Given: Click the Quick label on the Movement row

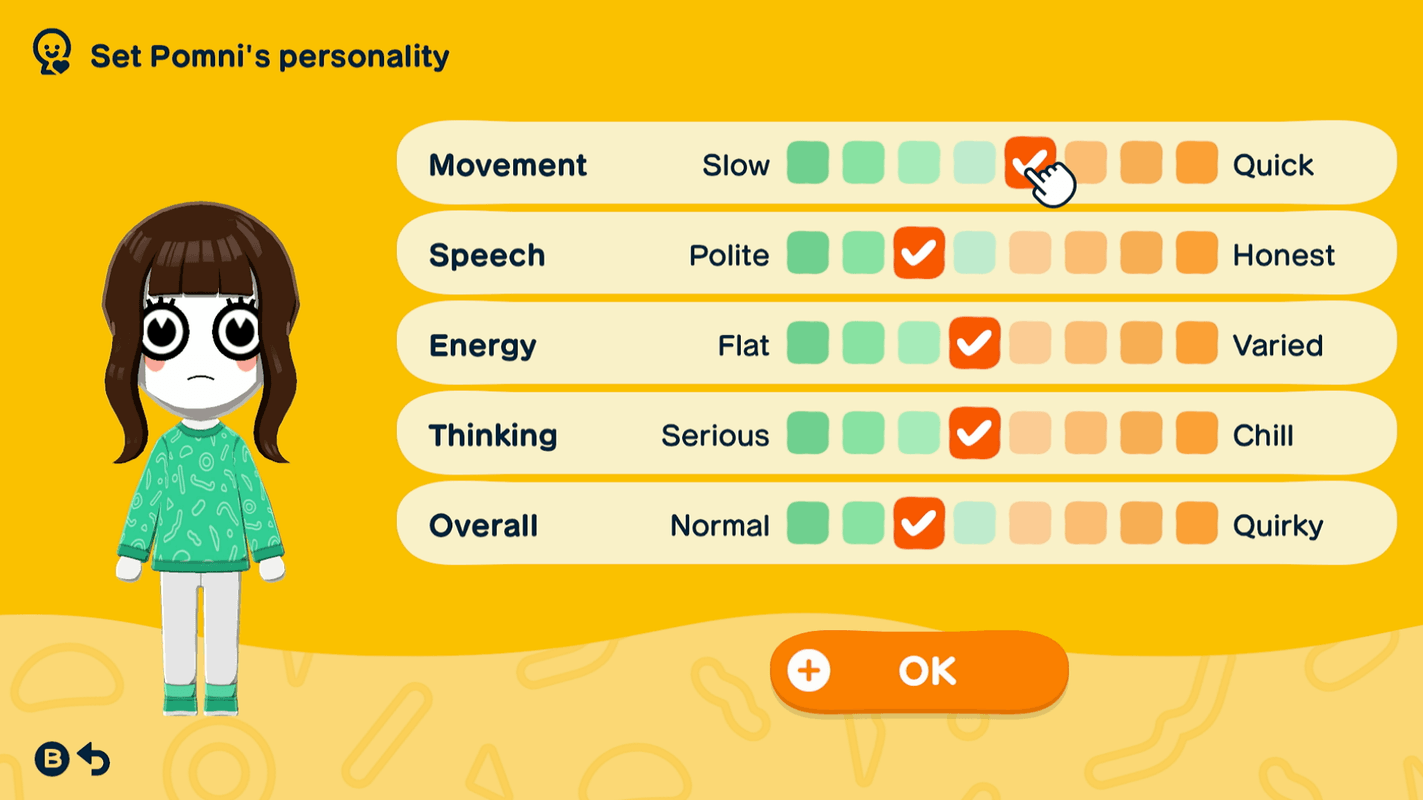Looking at the screenshot, I should point(1274,164).
